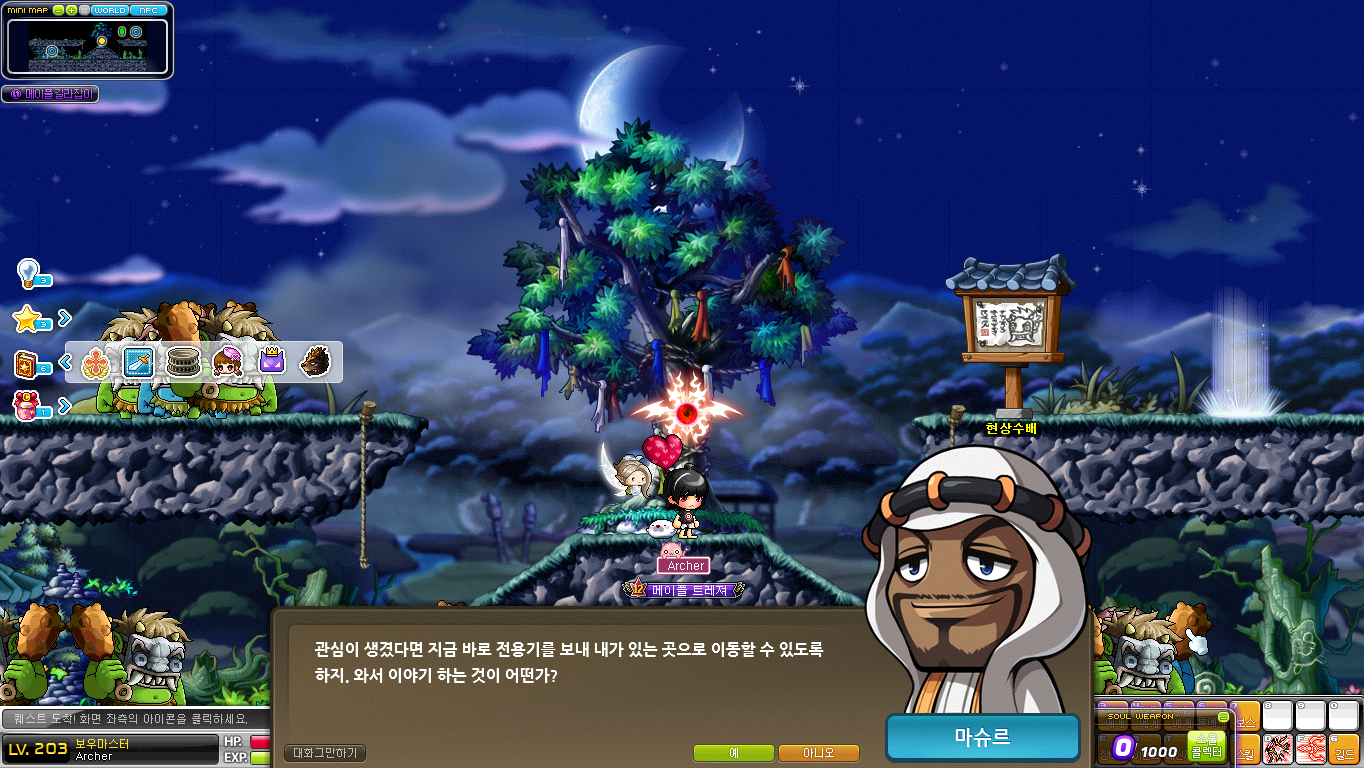The height and width of the screenshot is (768, 1364).
Task: Enlarge the minimap with the plus button
Action: pos(71,10)
